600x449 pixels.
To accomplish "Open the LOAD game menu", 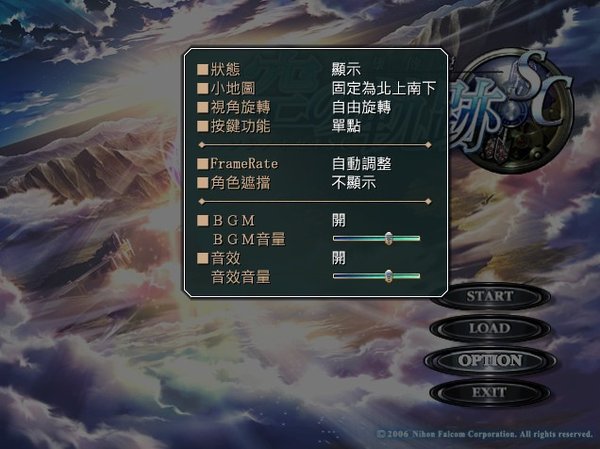I will point(489,329).
